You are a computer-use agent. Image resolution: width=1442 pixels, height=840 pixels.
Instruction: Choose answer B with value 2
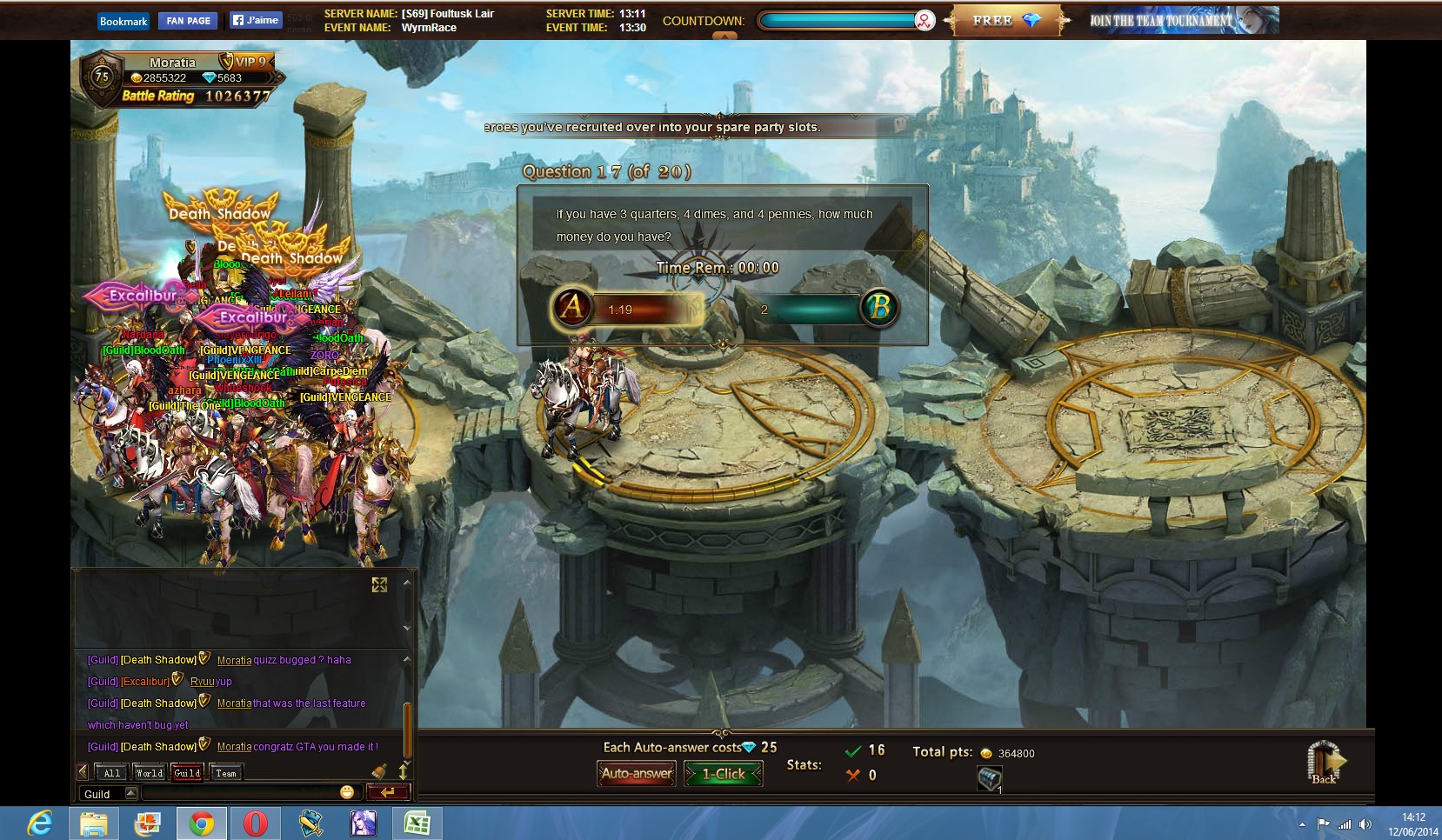[879, 308]
